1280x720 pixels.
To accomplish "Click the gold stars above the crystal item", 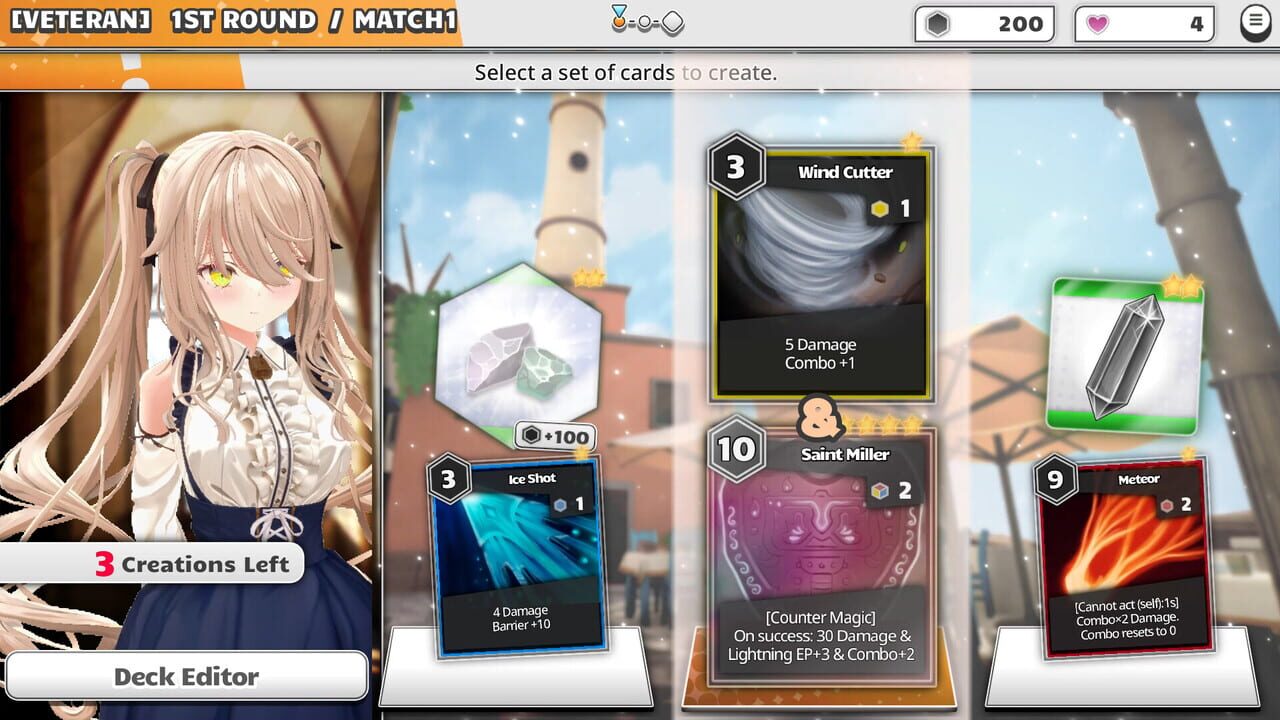I will (1183, 283).
